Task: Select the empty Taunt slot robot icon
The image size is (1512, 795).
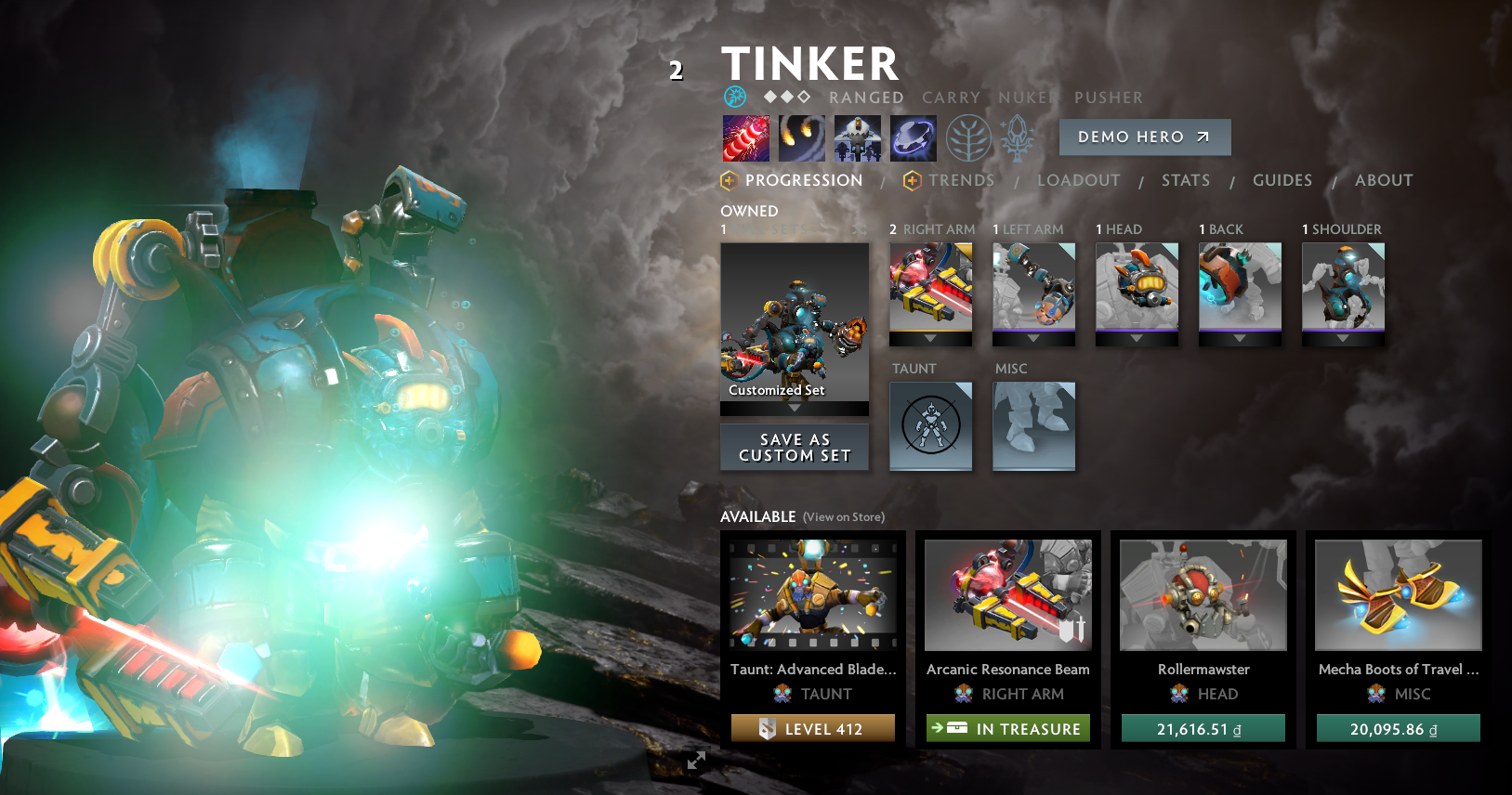Action: [930, 426]
